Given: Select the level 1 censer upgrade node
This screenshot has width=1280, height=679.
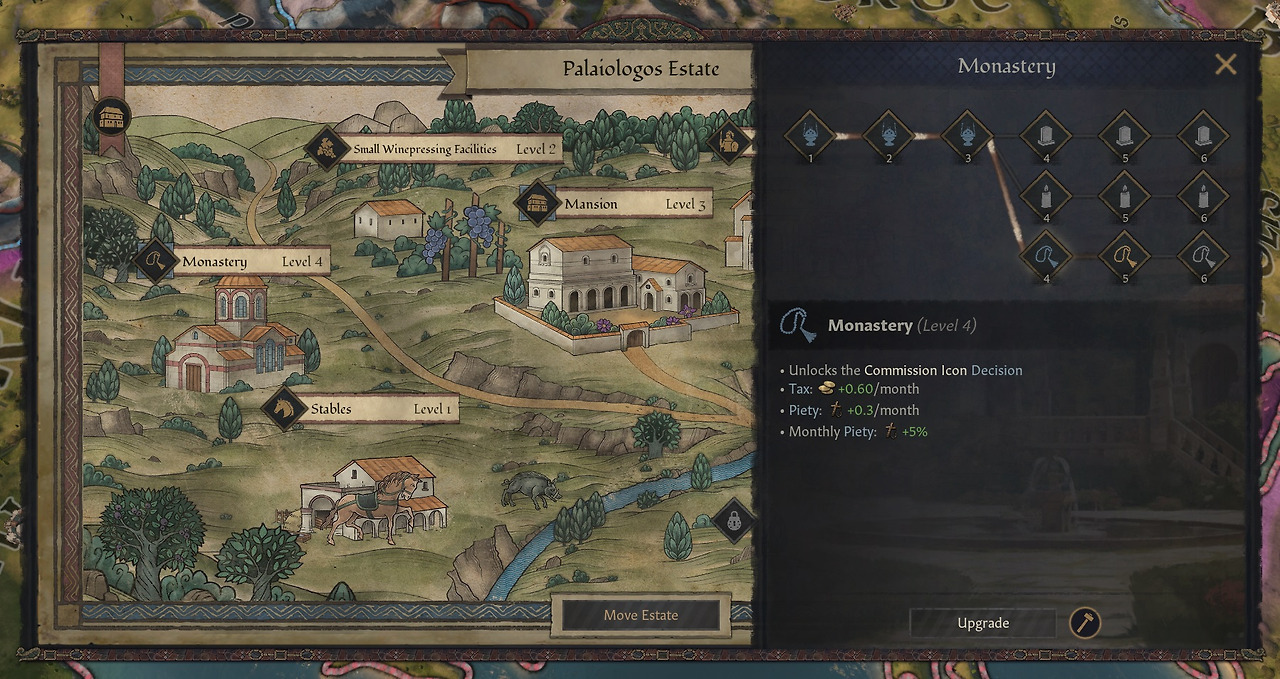Looking at the screenshot, I should point(811,134).
